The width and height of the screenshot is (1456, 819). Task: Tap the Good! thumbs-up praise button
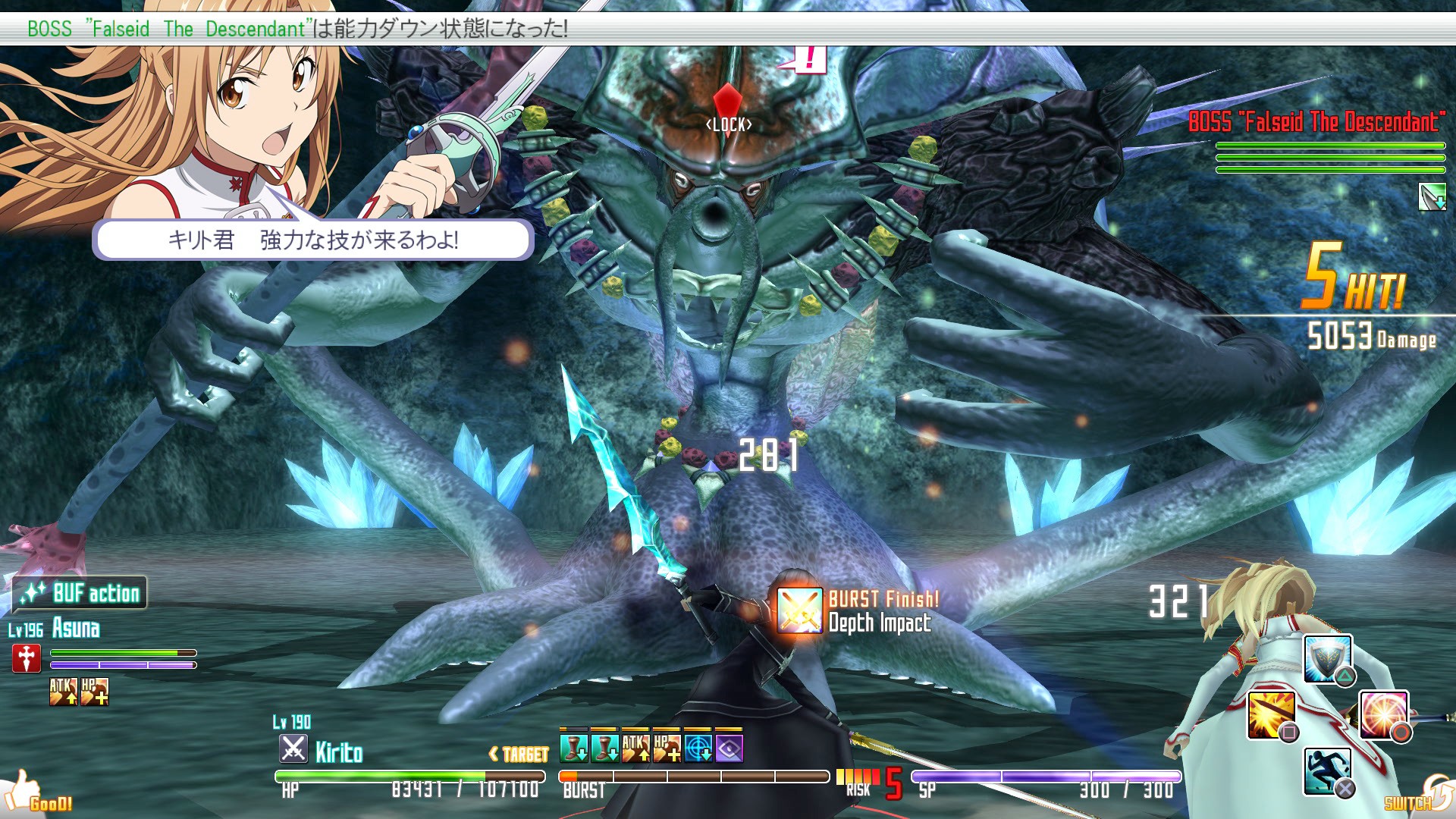tap(36, 793)
